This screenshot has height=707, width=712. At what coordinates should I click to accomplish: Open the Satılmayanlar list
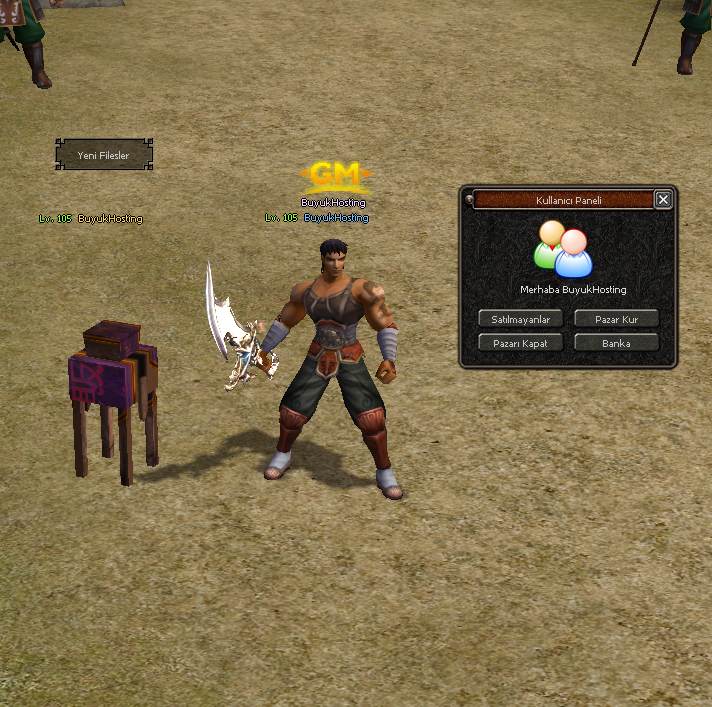(520, 319)
